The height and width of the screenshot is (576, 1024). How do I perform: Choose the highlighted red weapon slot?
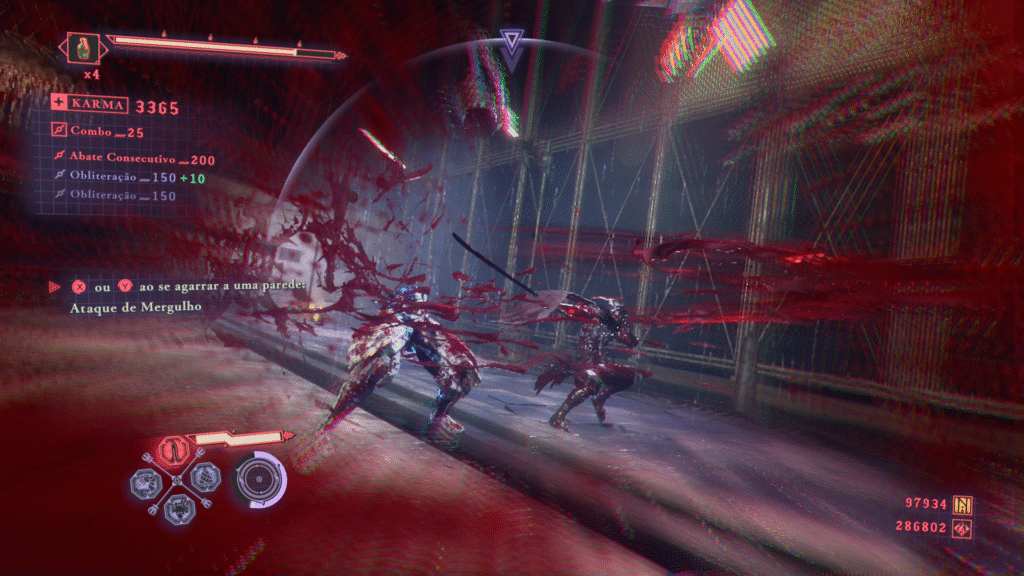click(175, 451)
